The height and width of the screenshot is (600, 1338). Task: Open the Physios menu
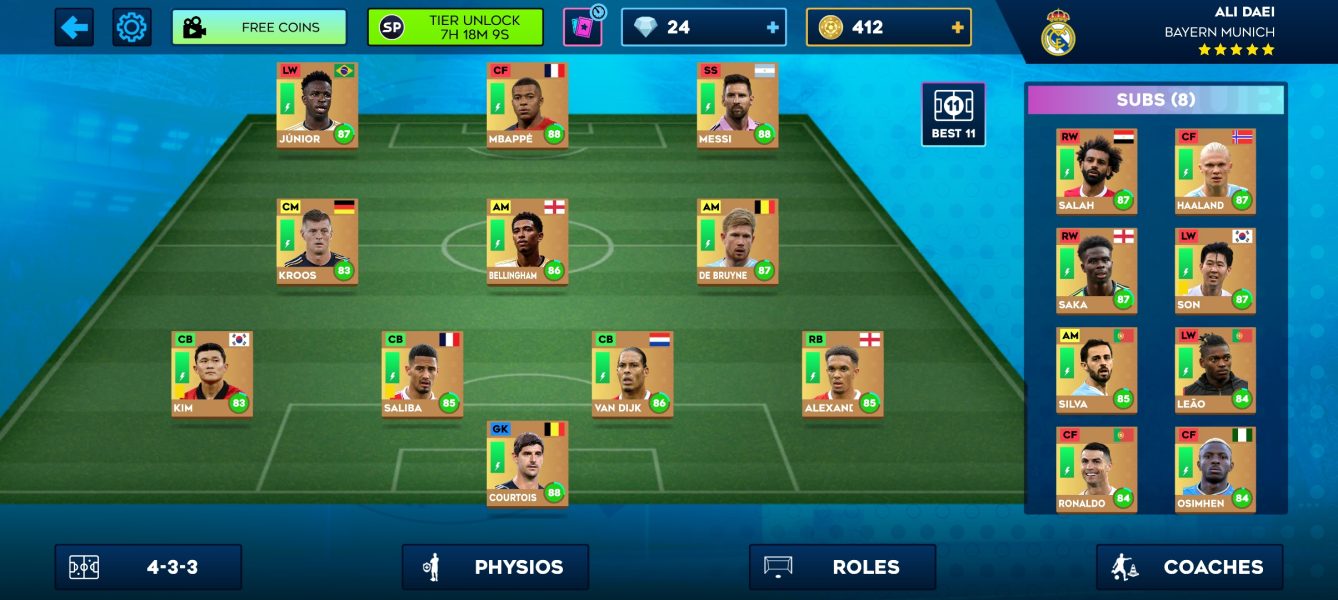pyautogui.click(x=495, y=567)
